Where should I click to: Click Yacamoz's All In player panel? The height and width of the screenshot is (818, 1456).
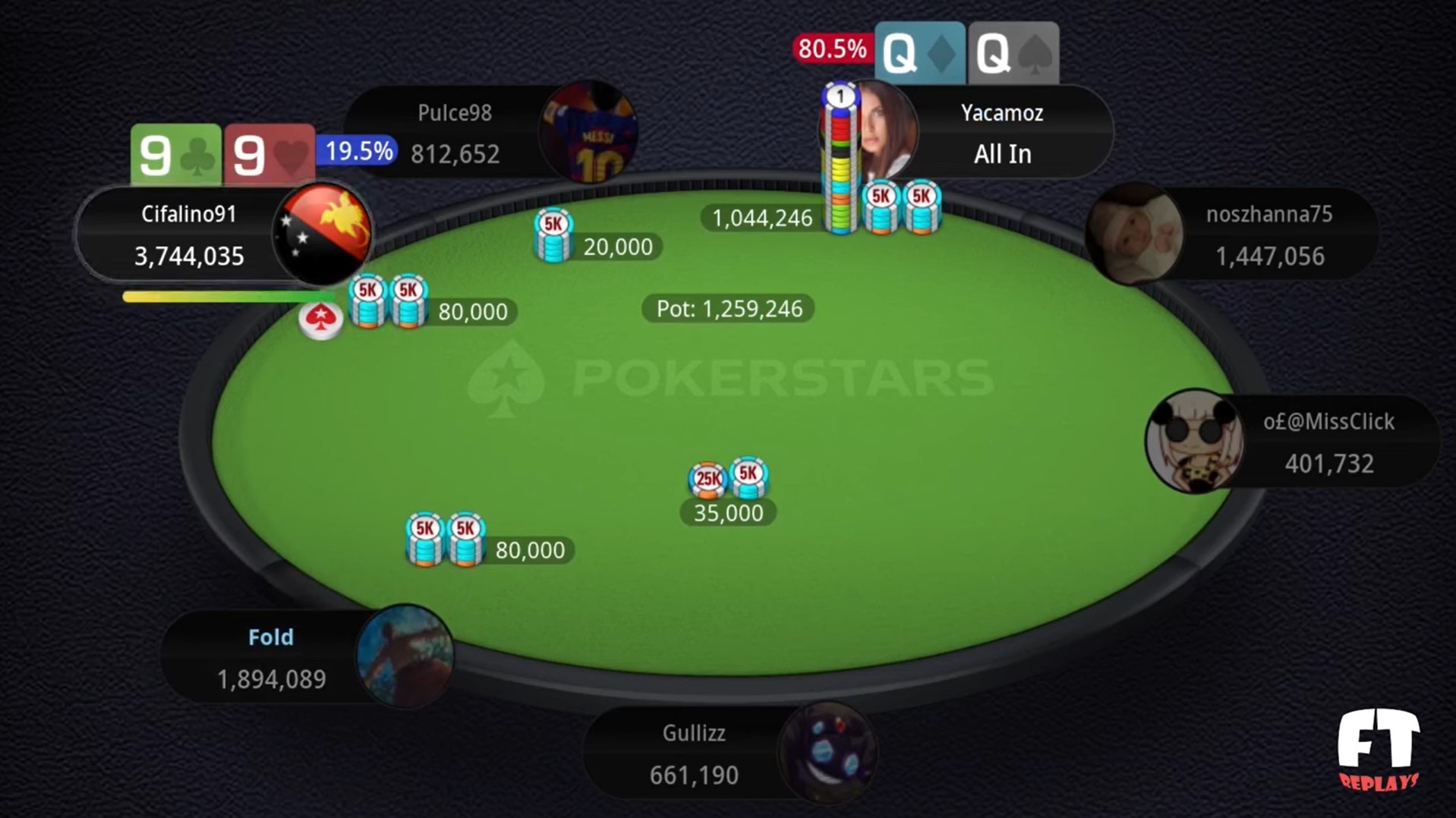pos(1002,134)
